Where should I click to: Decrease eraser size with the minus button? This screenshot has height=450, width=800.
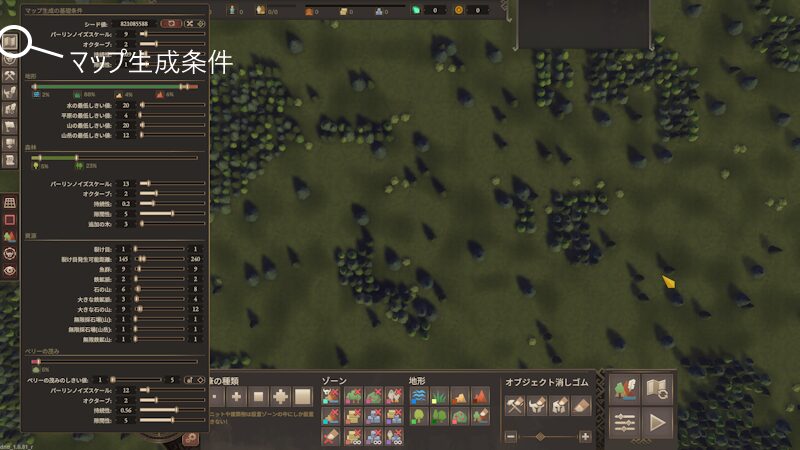click(511, 436)
